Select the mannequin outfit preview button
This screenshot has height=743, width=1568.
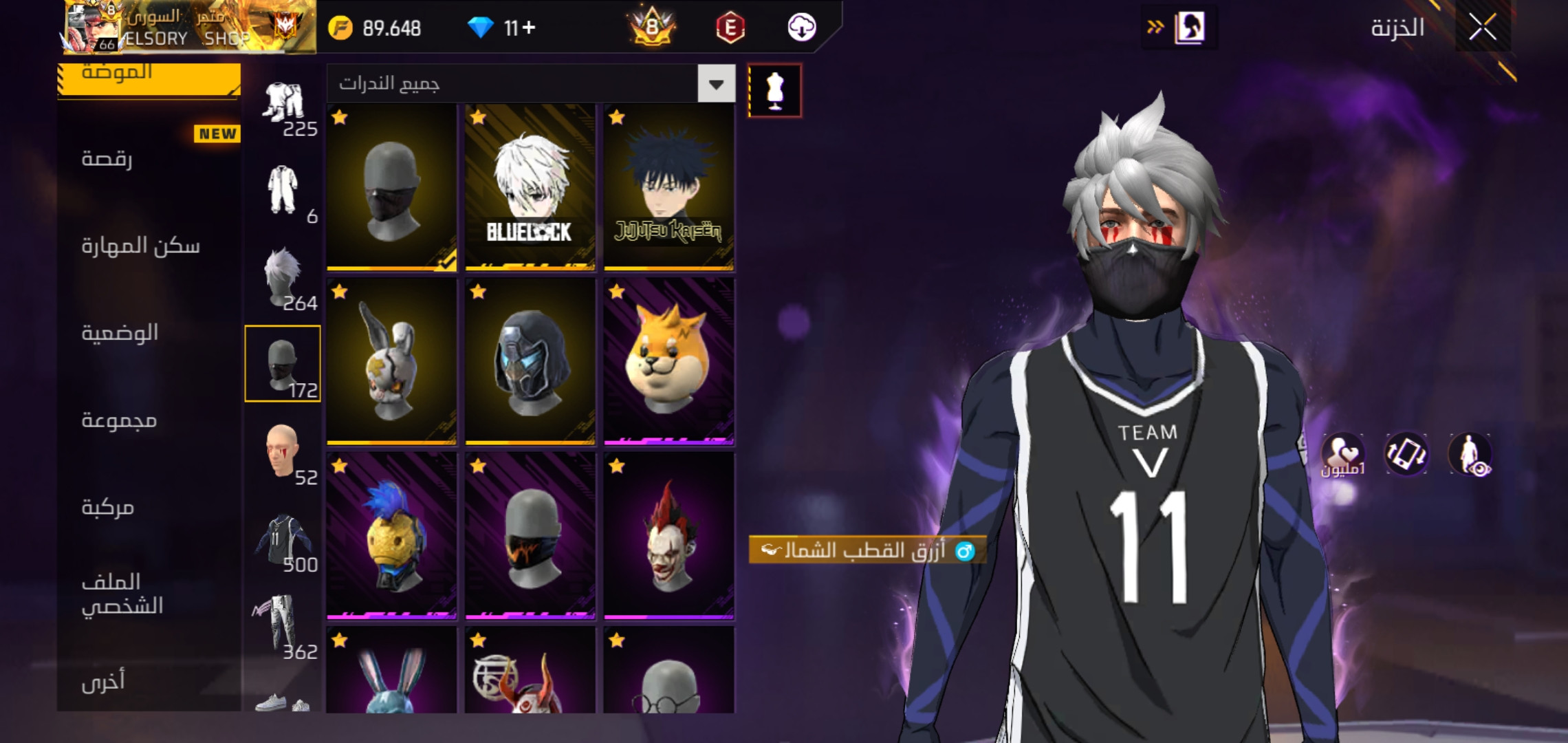(x=774, y=91)
